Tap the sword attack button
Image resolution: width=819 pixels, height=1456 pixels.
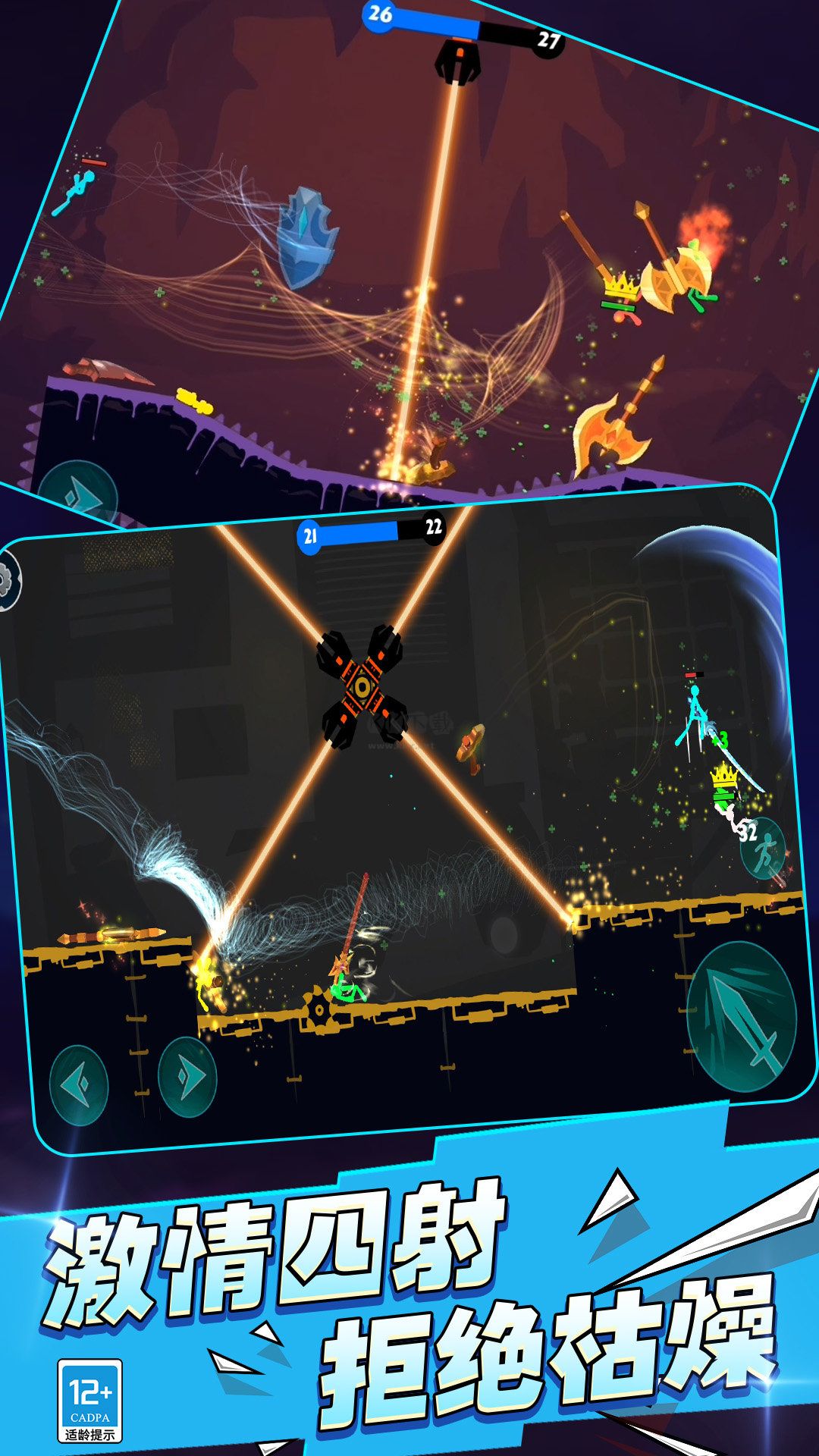tap(742, 1018)
